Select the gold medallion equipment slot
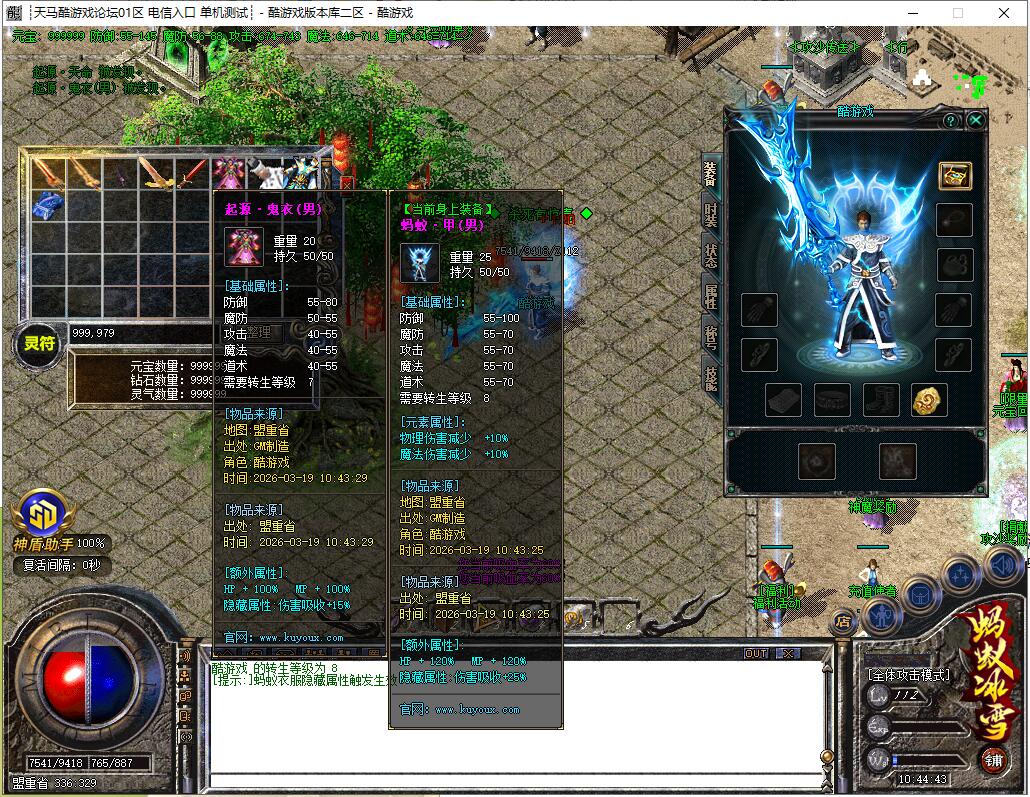Image resolution: width=1030 pixels, height=797 pixels. [929, 400]
